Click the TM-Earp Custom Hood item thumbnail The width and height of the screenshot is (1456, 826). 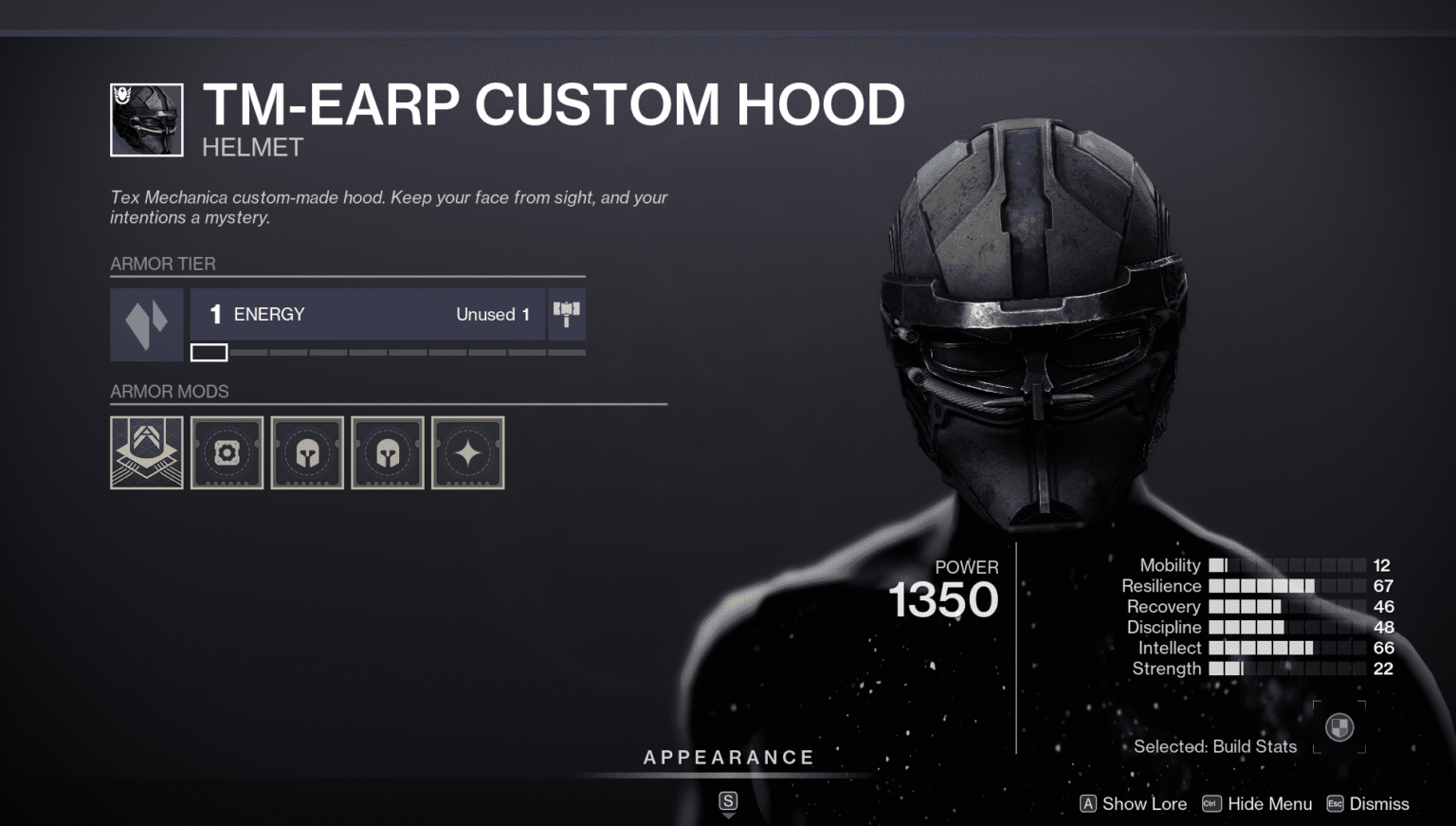pyautogui.click(x=147, y=120)
